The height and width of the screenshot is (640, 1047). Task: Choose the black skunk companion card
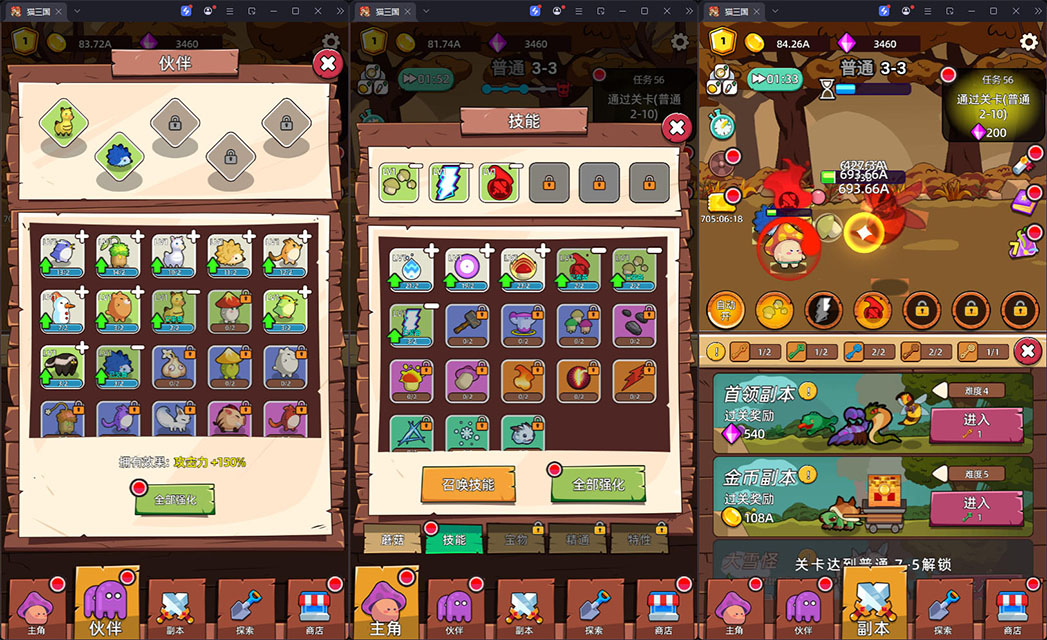tap(62, 366)
